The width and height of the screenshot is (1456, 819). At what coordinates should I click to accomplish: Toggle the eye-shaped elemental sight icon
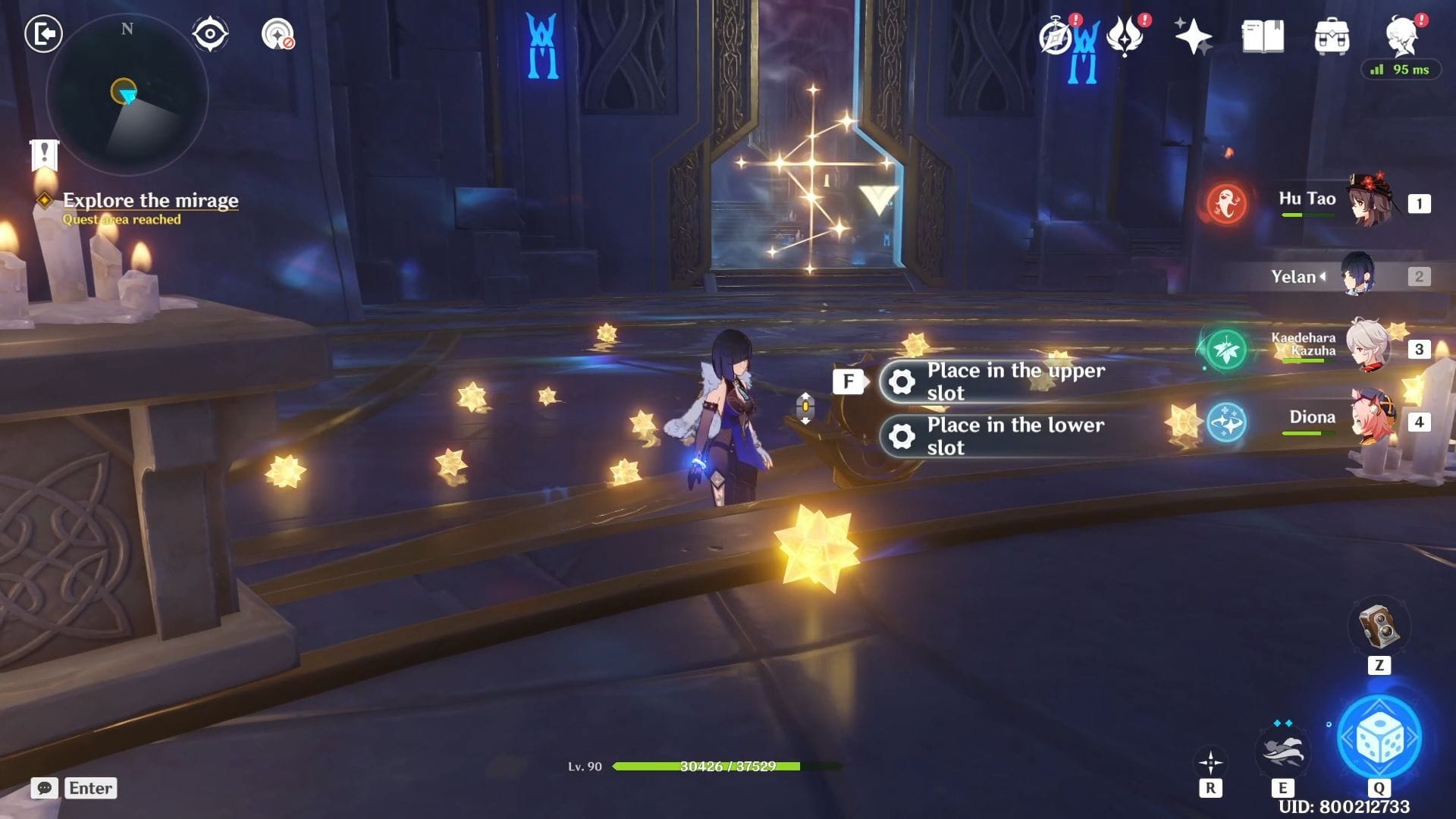point(210,34)
